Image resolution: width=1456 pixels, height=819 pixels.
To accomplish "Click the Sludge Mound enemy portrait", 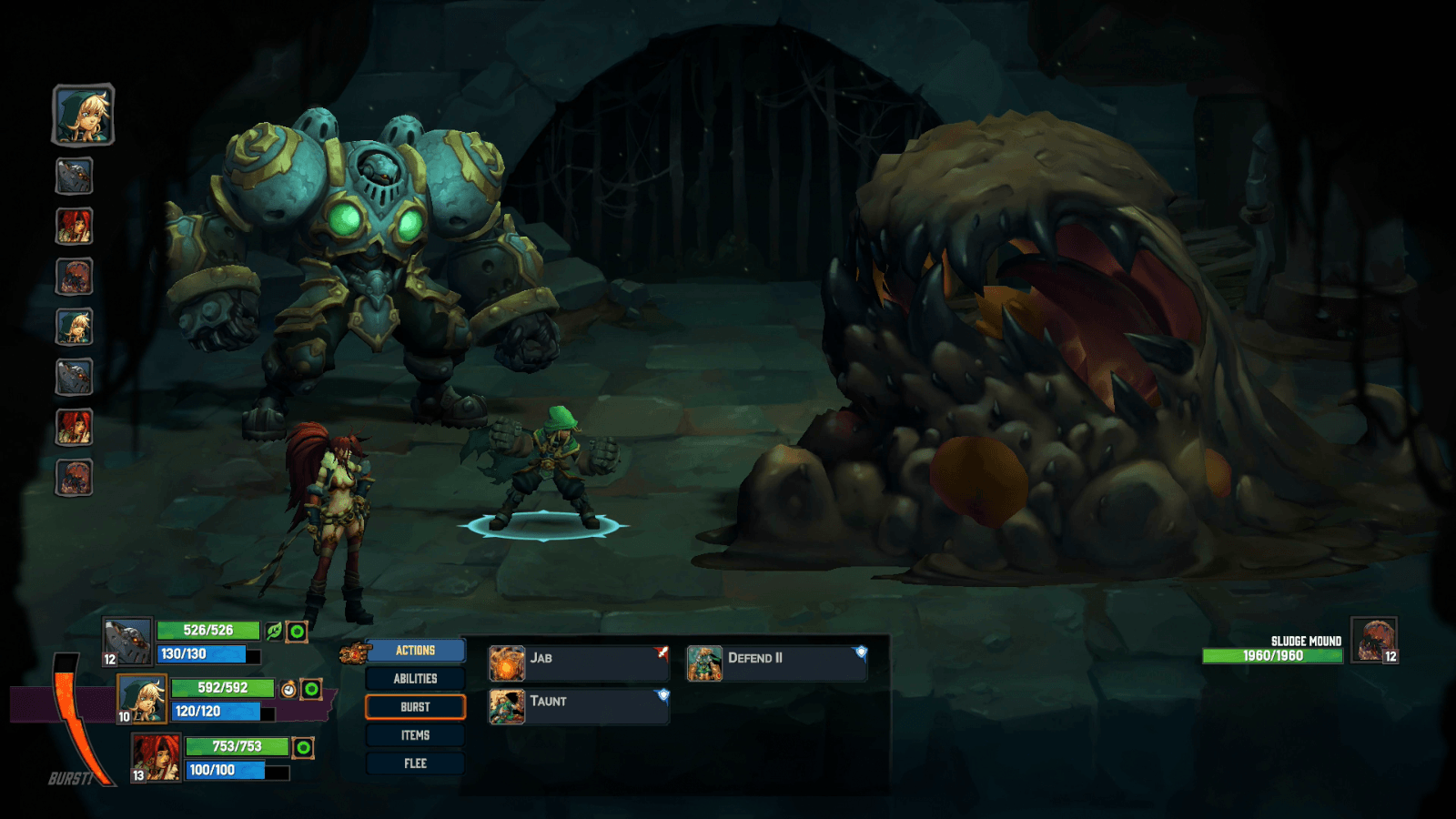I will (1374, 641).
